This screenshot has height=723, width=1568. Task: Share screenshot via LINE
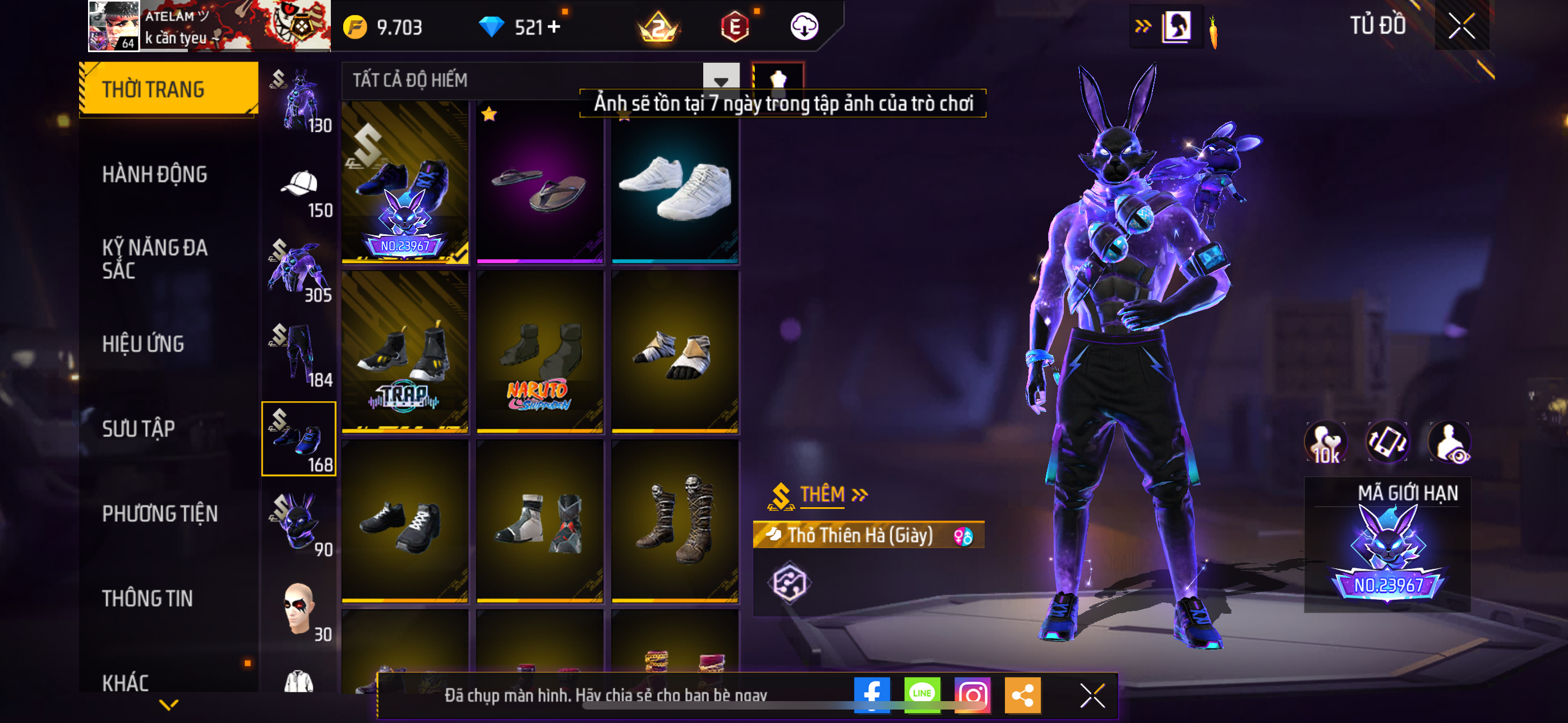(922, 694)
